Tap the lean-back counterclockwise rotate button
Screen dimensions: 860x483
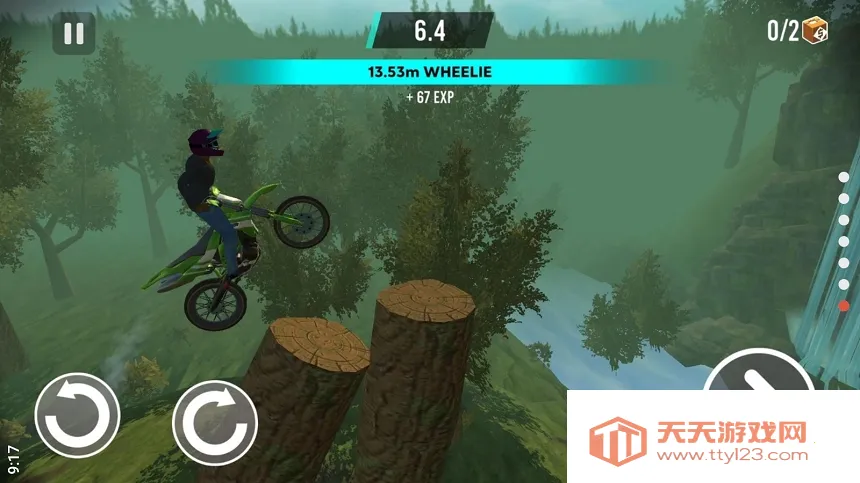point(77,415)
